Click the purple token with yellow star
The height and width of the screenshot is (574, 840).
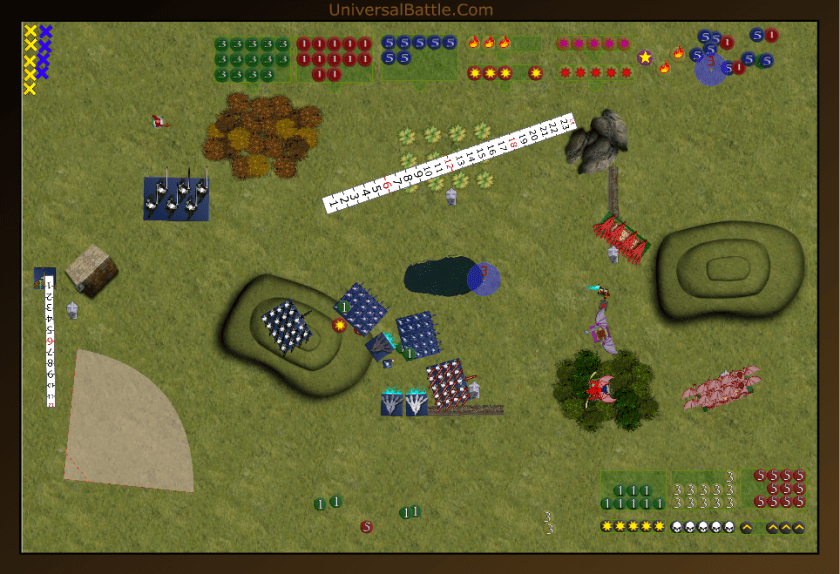coord(645,58)
